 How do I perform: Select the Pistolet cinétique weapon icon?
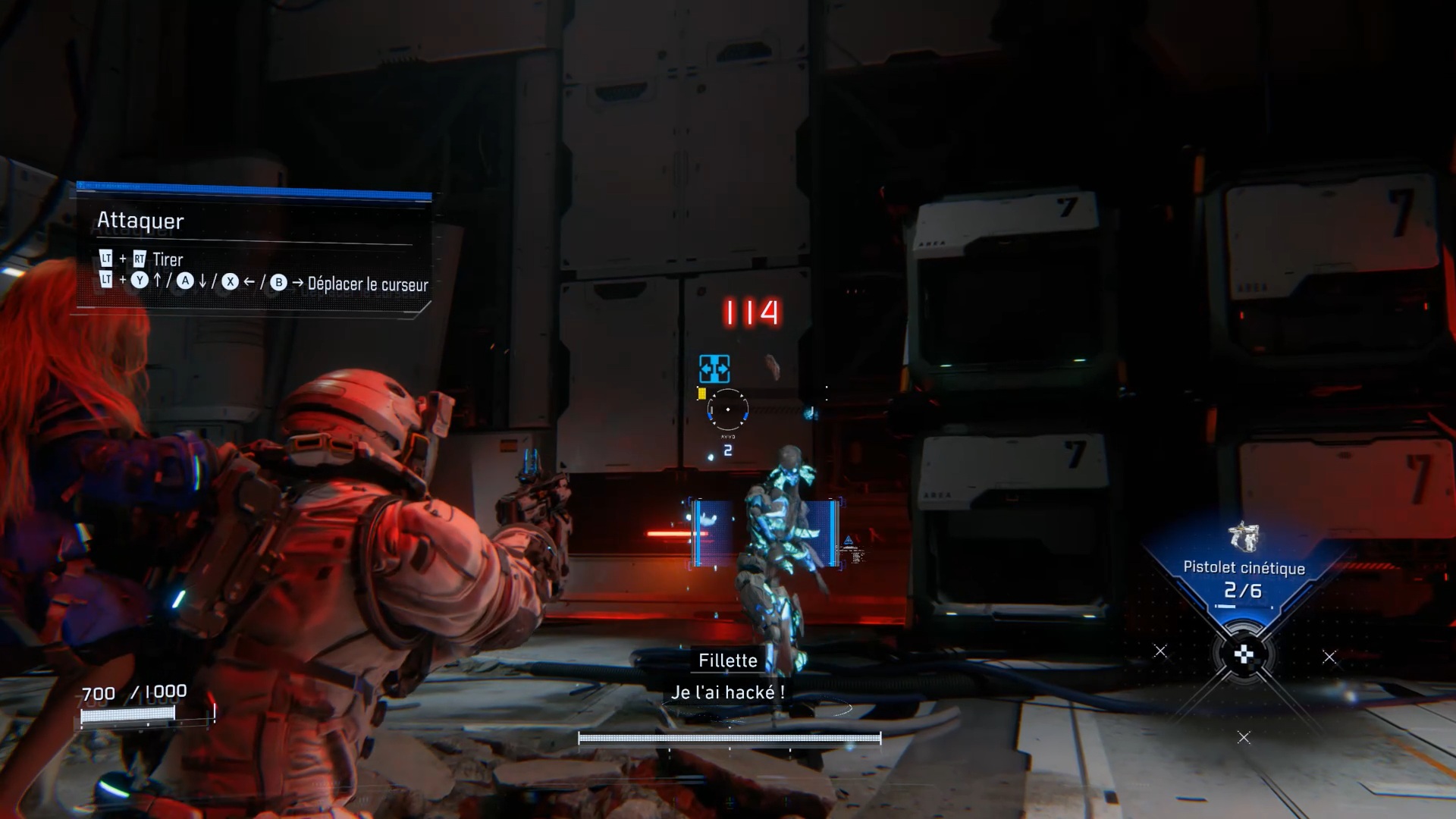tap(1244, 537)
